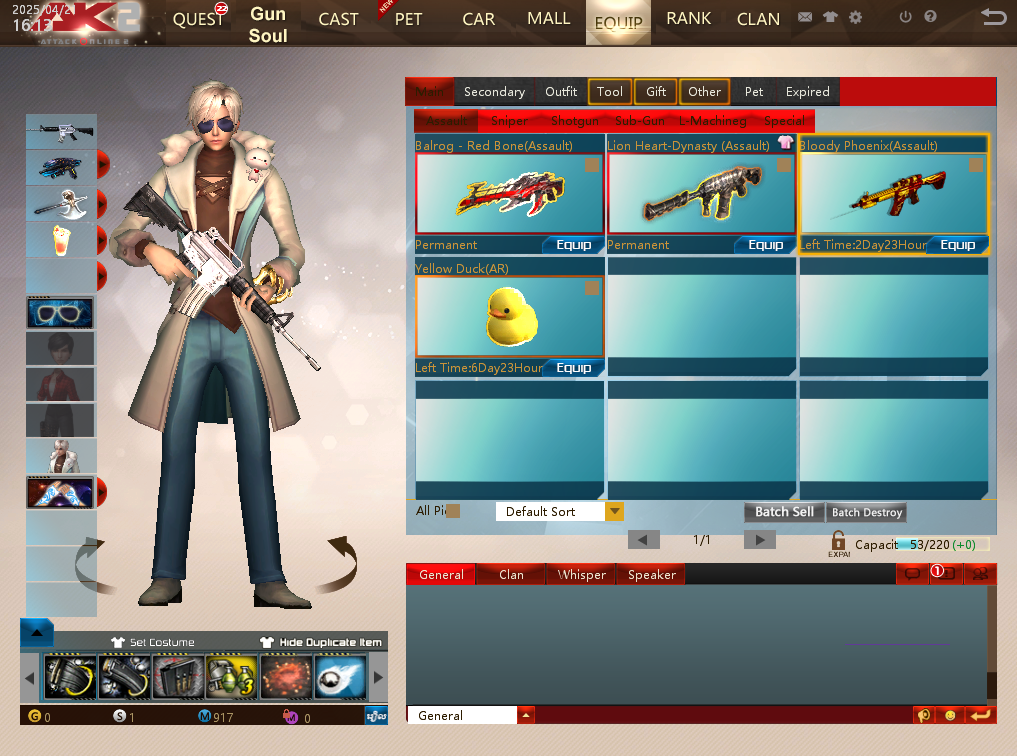Open the Speaker chat tab
This screenshot has width=1017, height=756.
(652, 575)
